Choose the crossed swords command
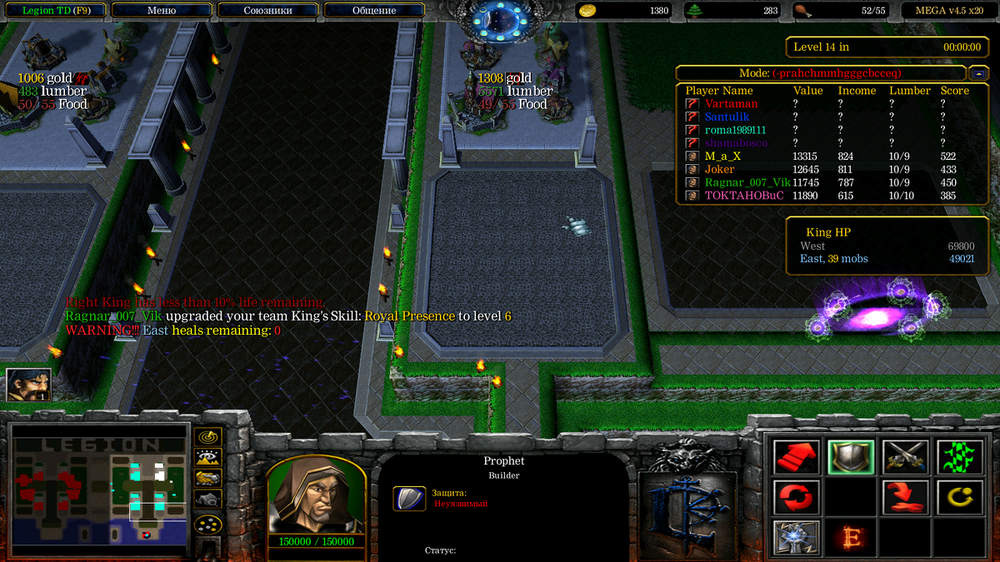This screenshot has height=562, width=1000. point(905,458)
